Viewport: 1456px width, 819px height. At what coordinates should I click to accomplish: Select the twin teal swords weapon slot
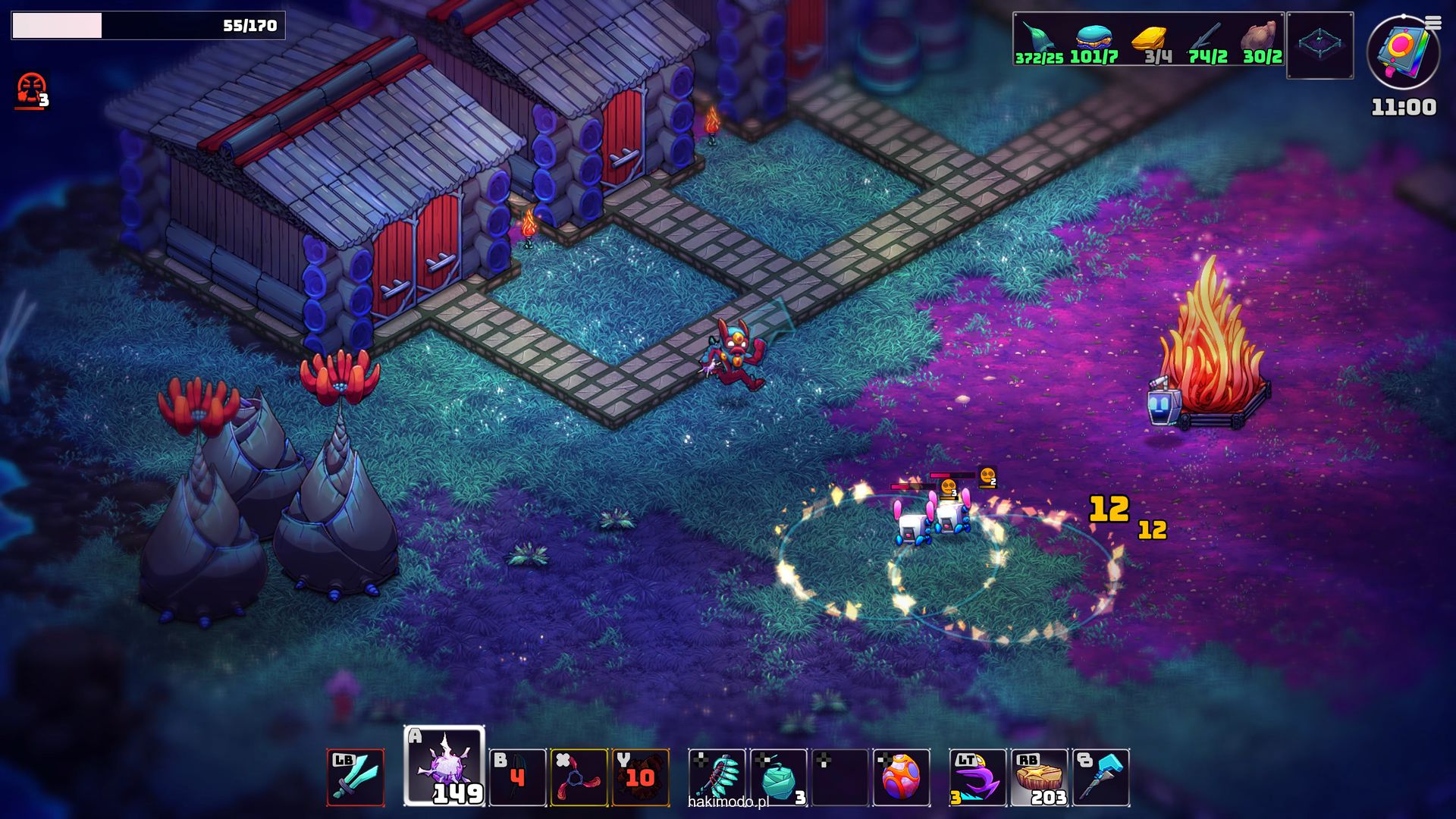coord(356,777)
